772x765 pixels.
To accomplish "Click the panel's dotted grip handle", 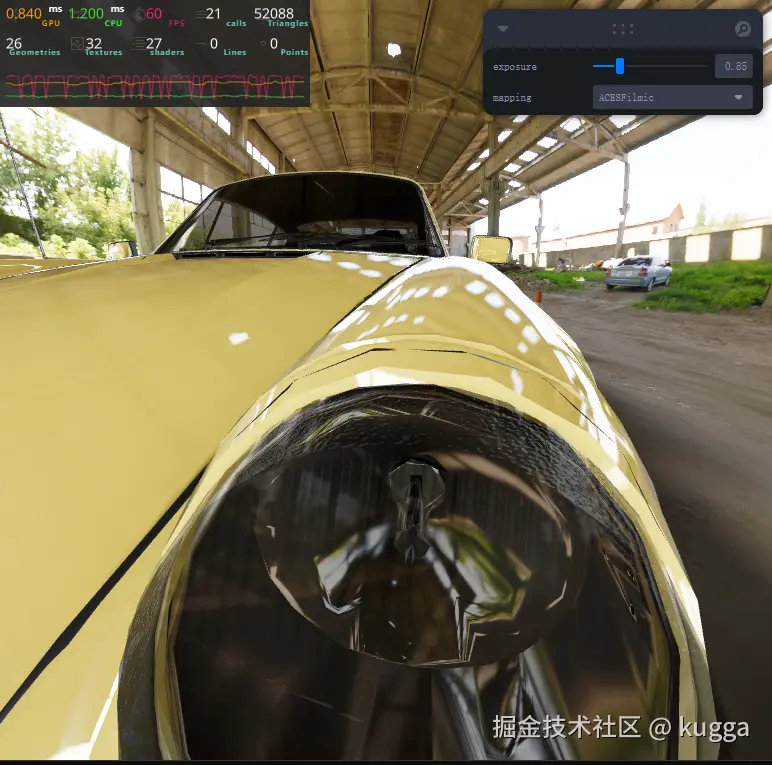I will (x=623, y=29).
